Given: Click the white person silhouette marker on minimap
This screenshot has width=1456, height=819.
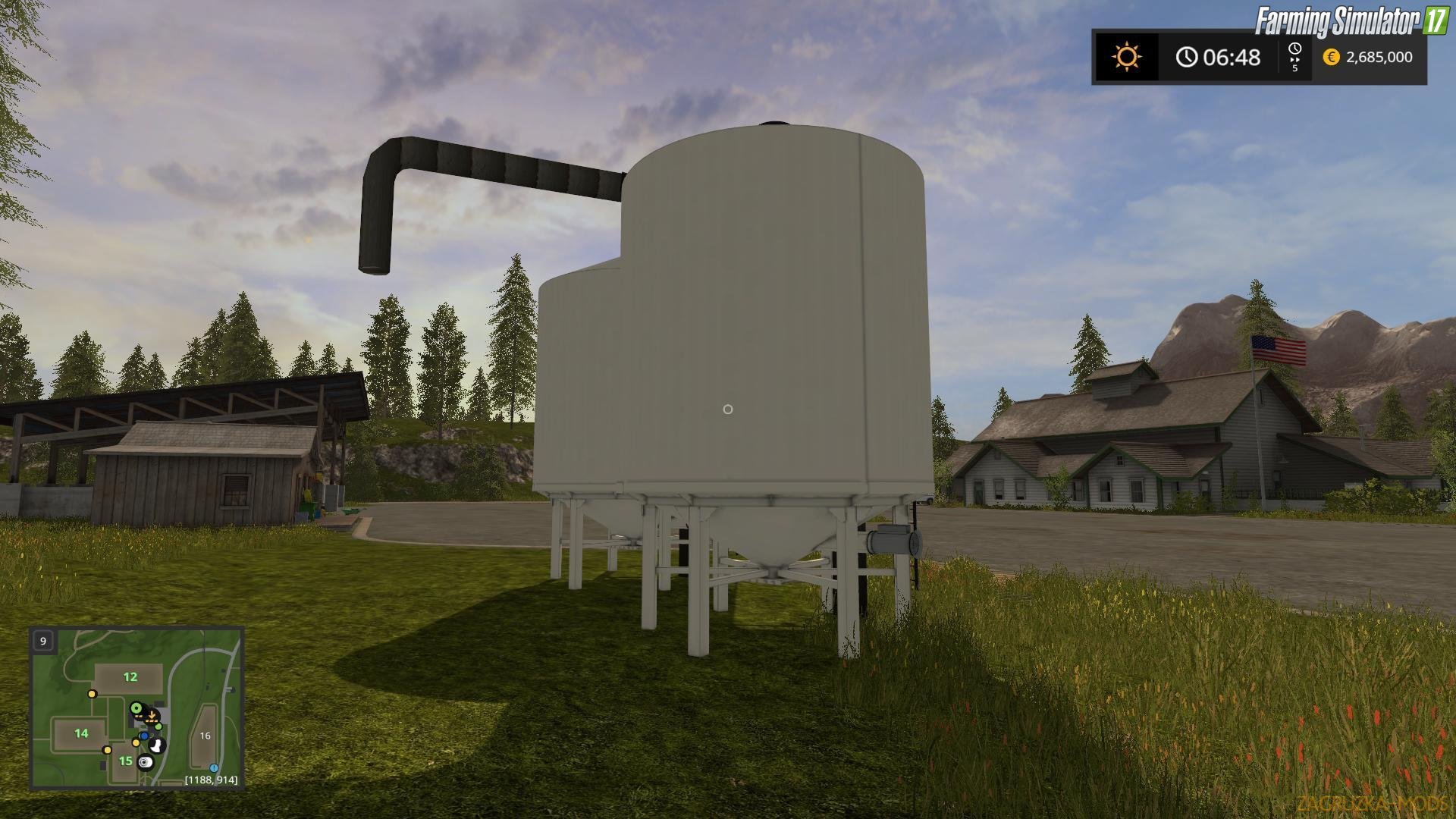Looking at the screenshot, I should (x=155, y=745).
